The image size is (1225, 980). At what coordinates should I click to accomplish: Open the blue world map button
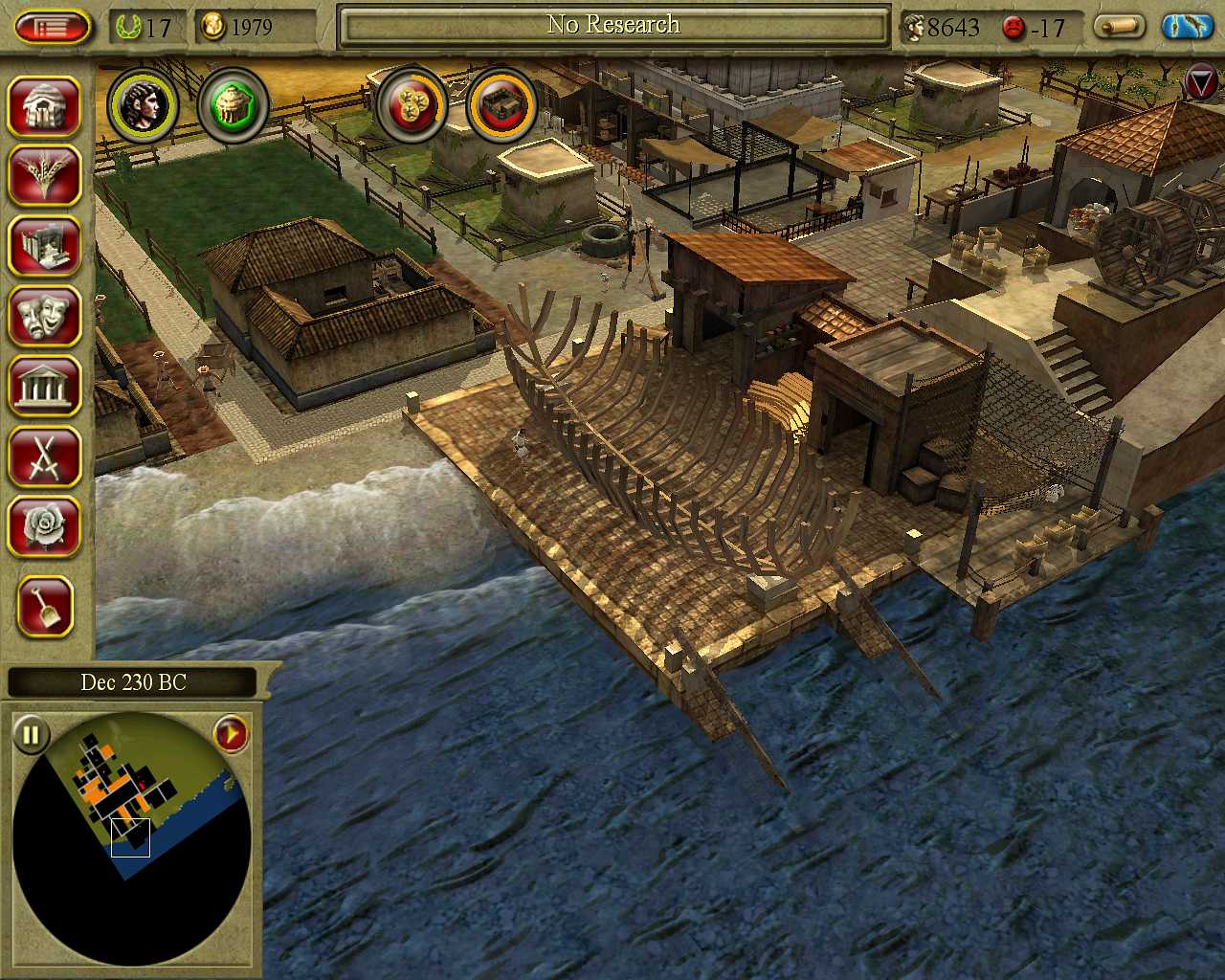1188,26
